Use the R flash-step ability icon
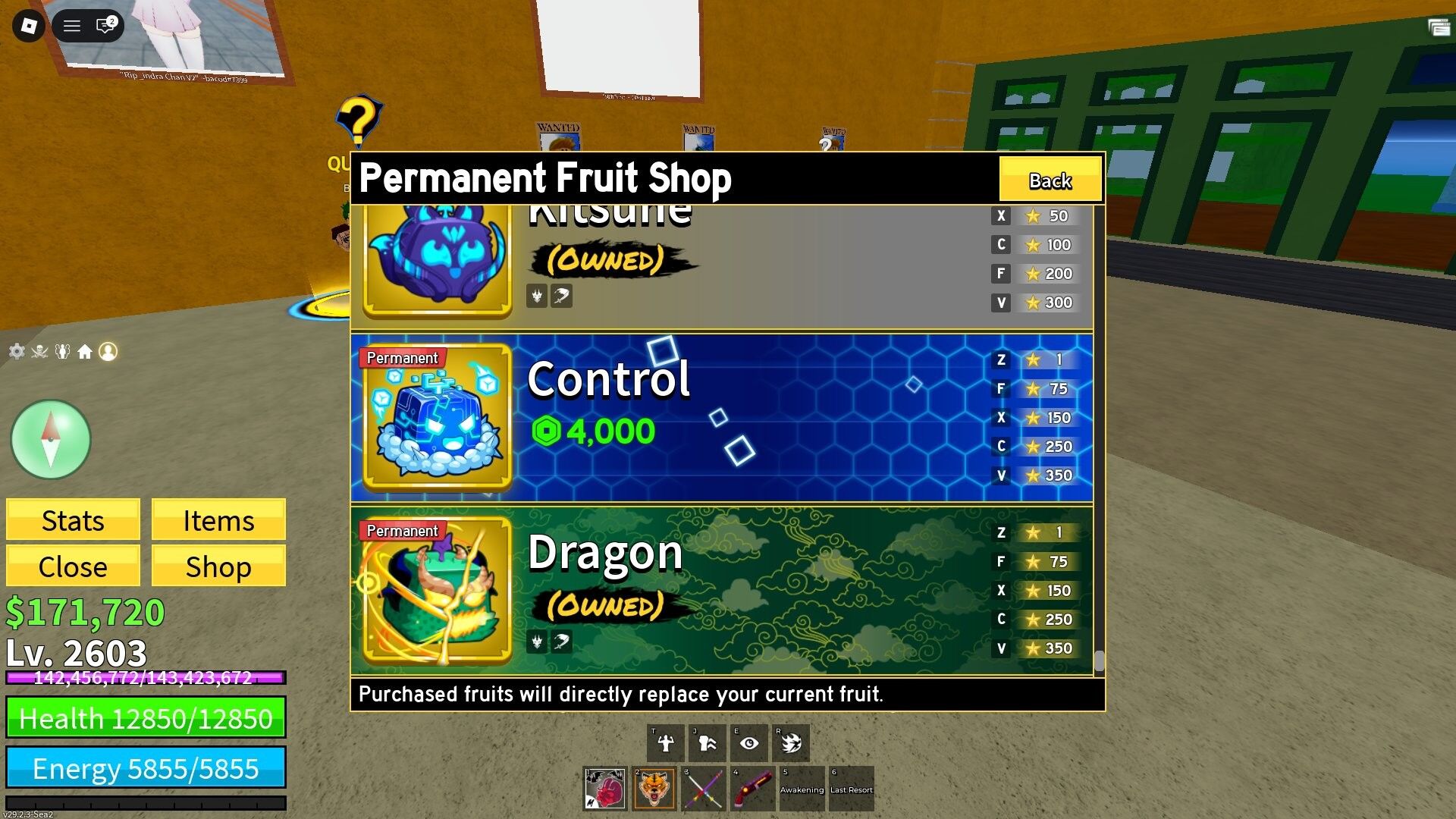 (792, 742)
